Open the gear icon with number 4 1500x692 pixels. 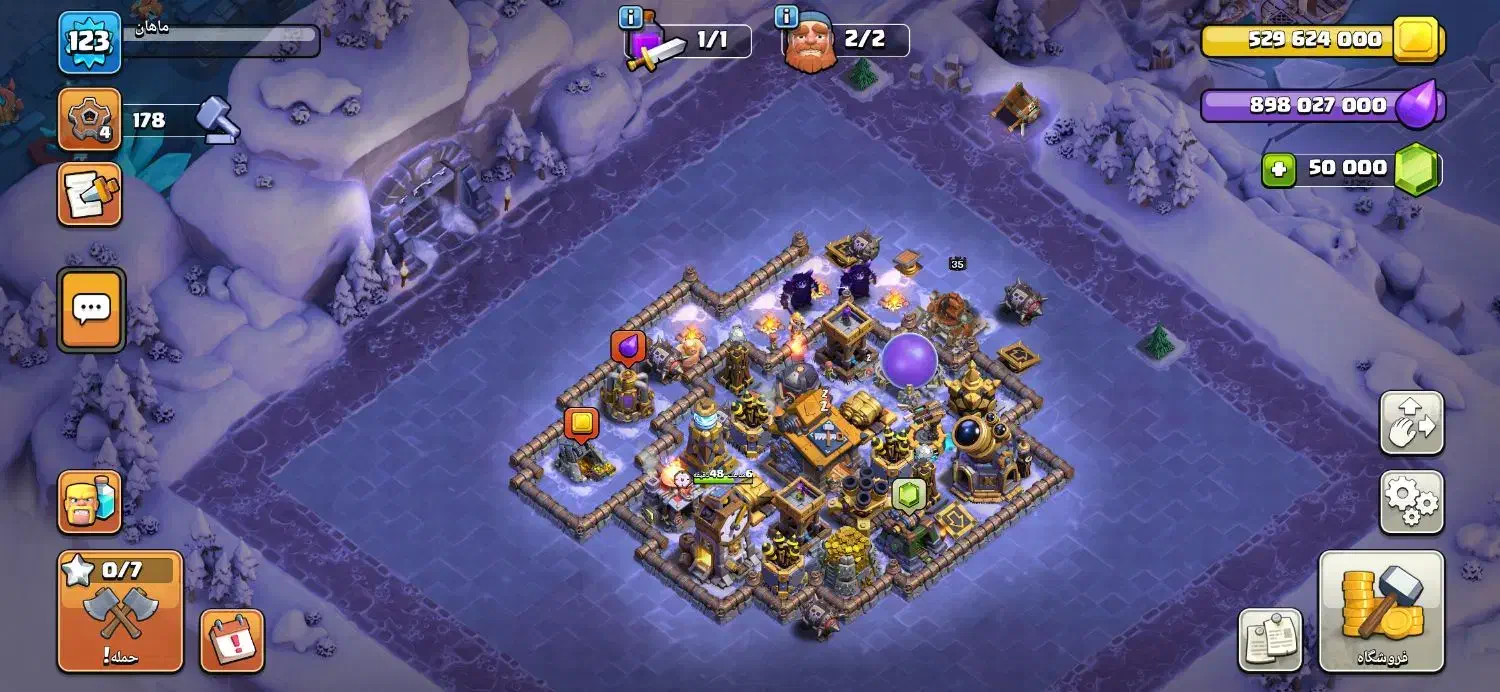(x=89, y=120)
